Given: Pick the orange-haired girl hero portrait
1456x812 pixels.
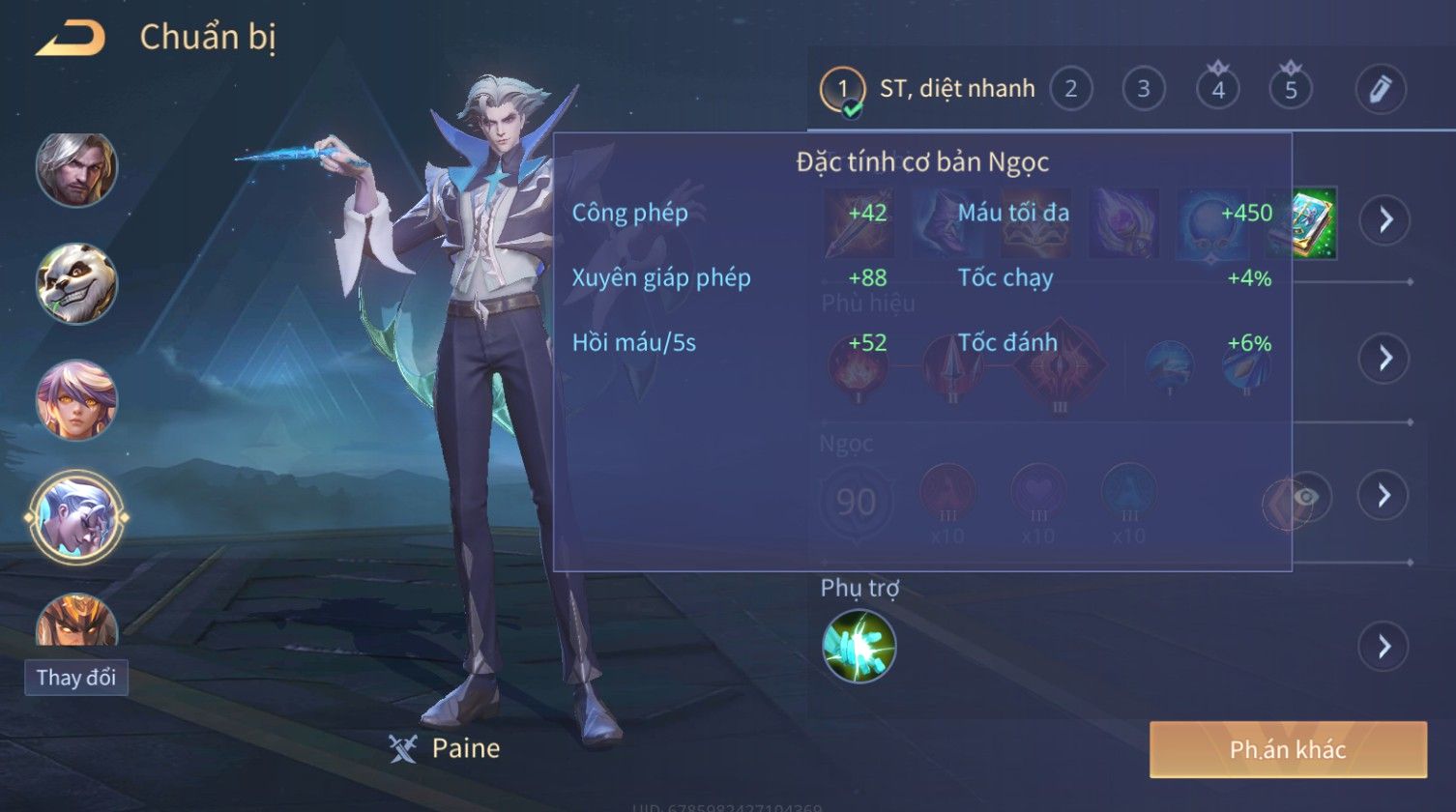Looking at the screenshot, I should tap(76, 399).
